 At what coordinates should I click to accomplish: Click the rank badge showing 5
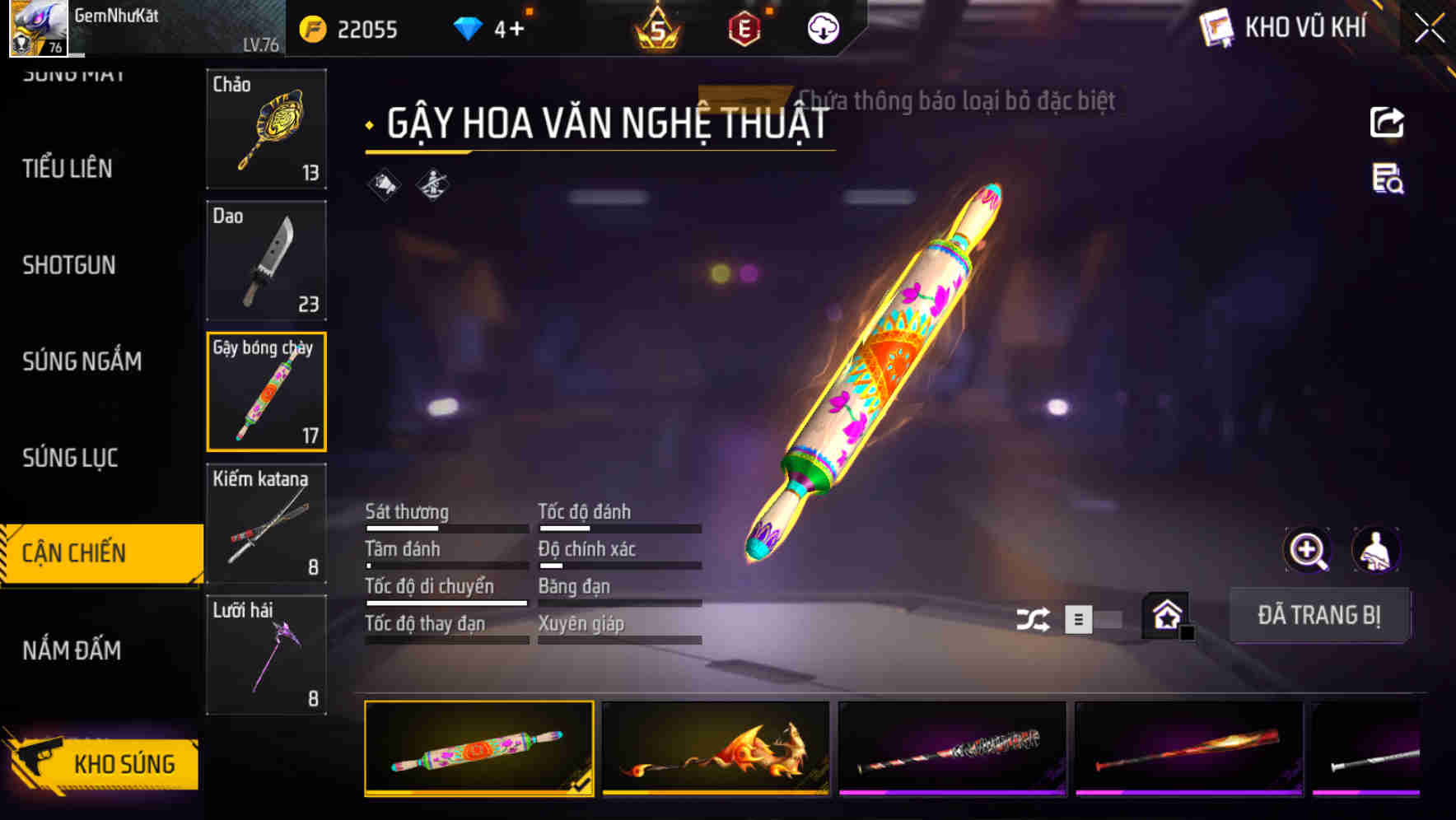tap(659, 30)
